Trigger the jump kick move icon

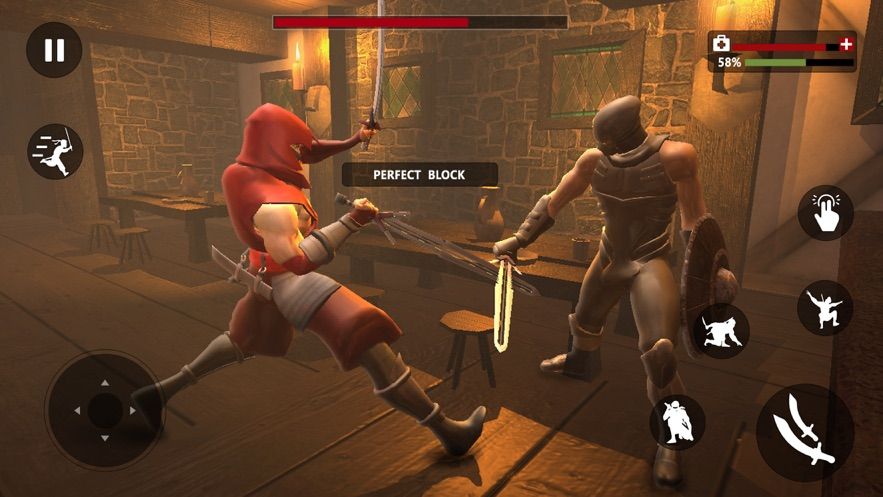click(825, 307)
